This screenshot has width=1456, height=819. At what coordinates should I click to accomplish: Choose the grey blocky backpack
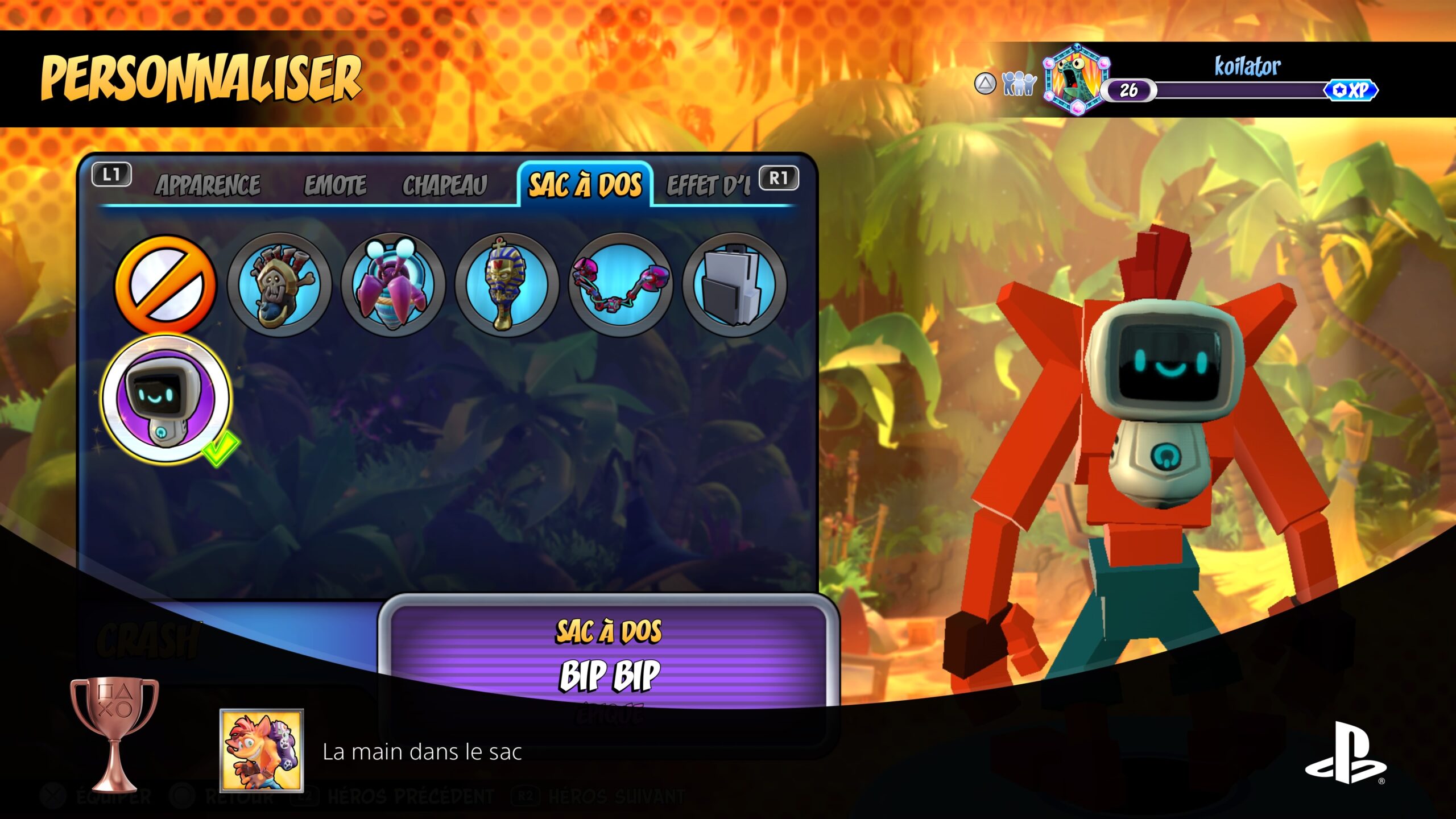(x=734, y=284)
